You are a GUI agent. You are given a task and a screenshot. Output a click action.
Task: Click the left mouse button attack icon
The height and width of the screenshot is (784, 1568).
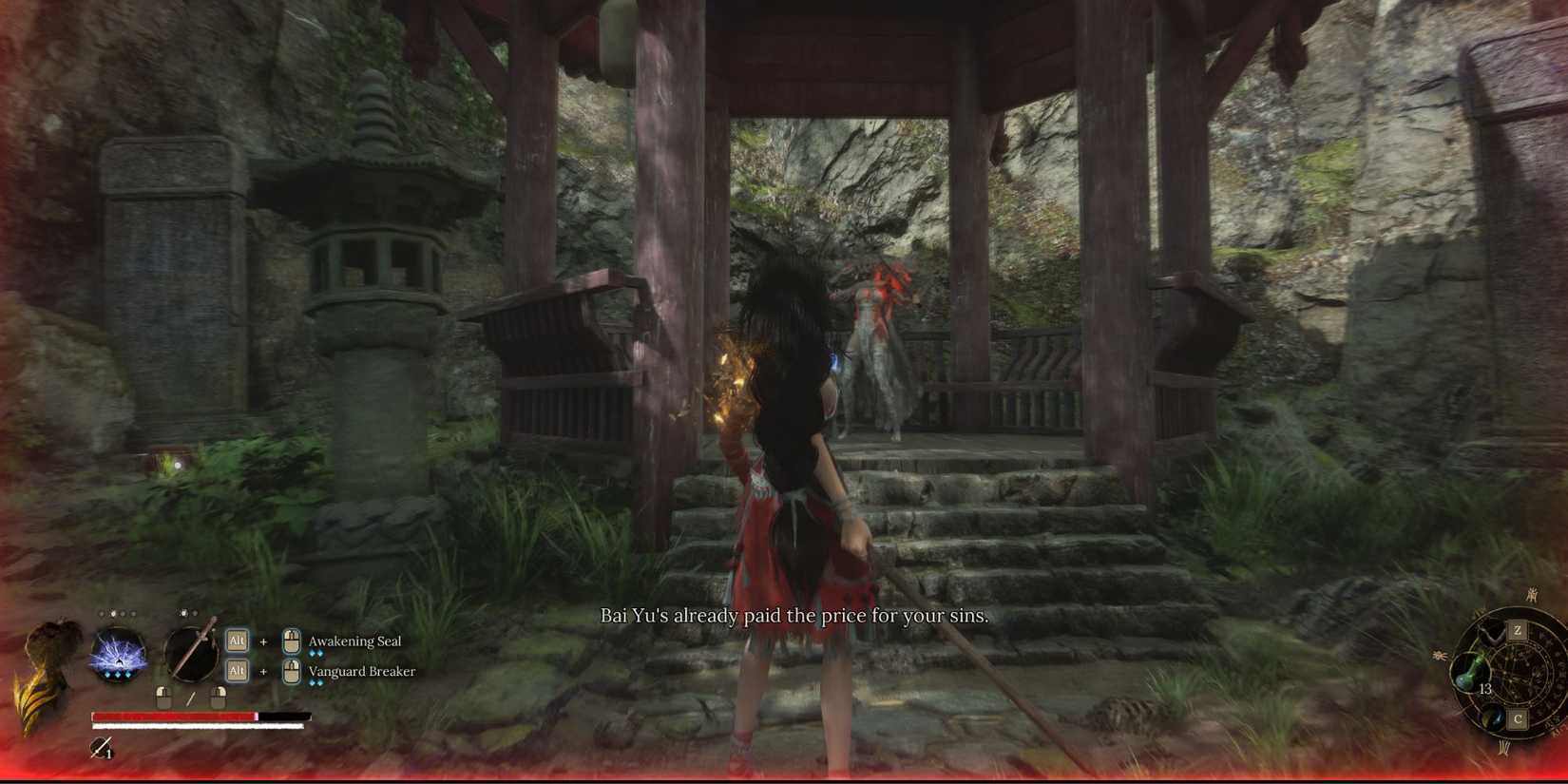click(x=163, y=698)
